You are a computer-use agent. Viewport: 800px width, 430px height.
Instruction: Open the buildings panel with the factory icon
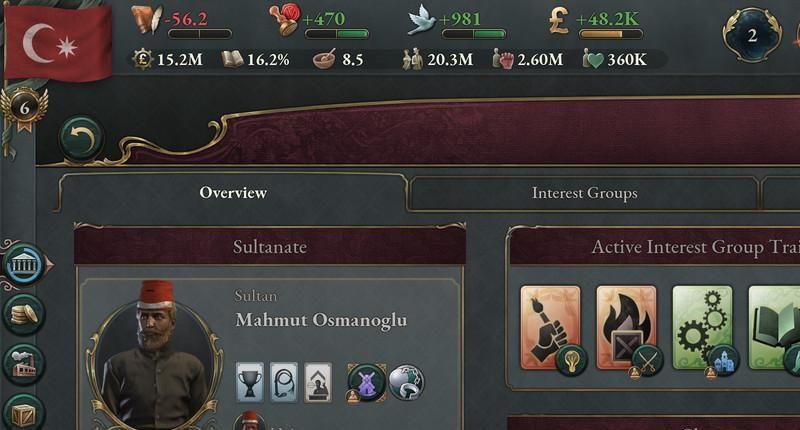(x=23, y=364)
